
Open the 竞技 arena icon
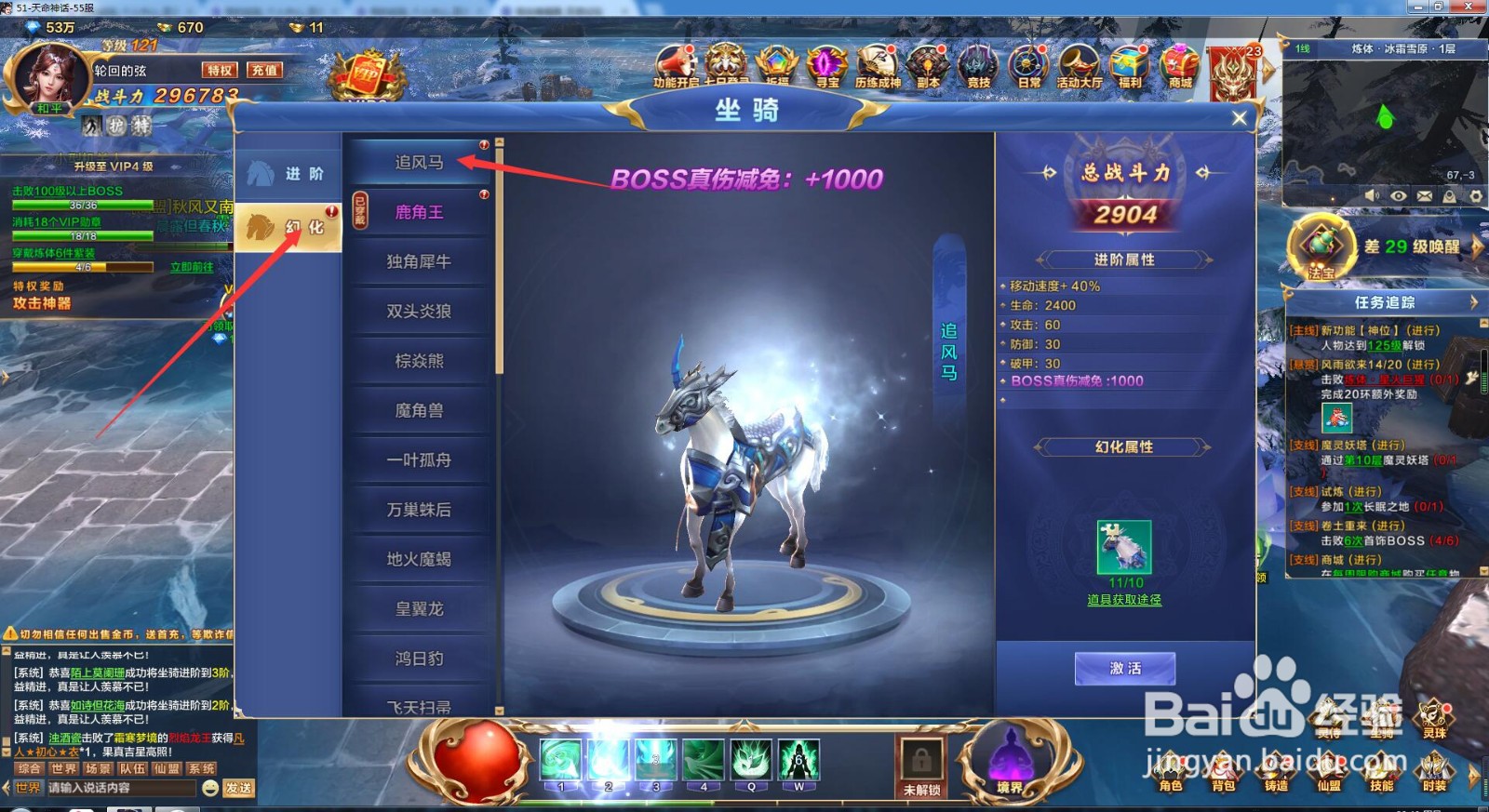(979, 65)
